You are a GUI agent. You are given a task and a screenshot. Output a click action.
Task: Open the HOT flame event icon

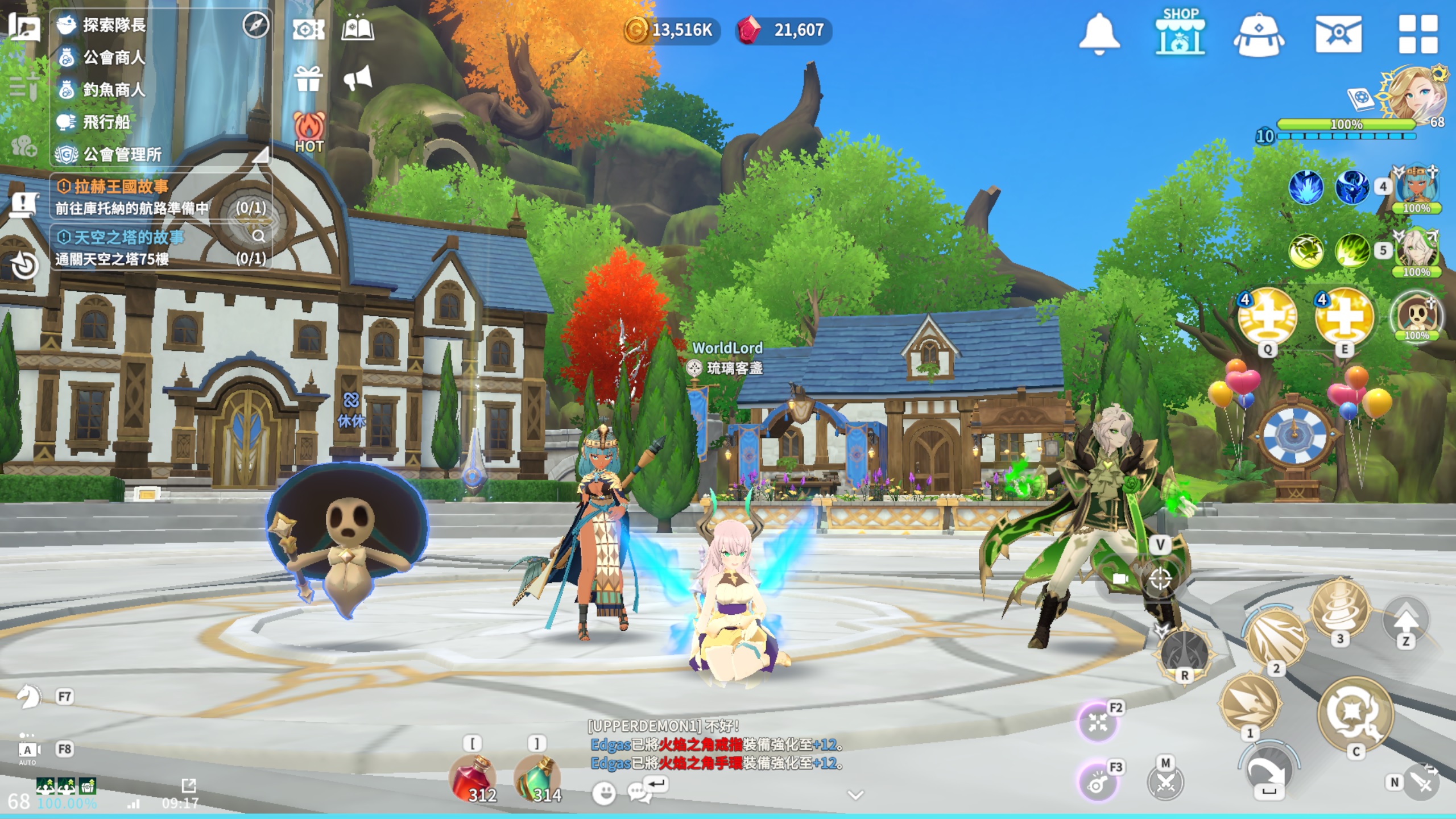tap(309, 132)
